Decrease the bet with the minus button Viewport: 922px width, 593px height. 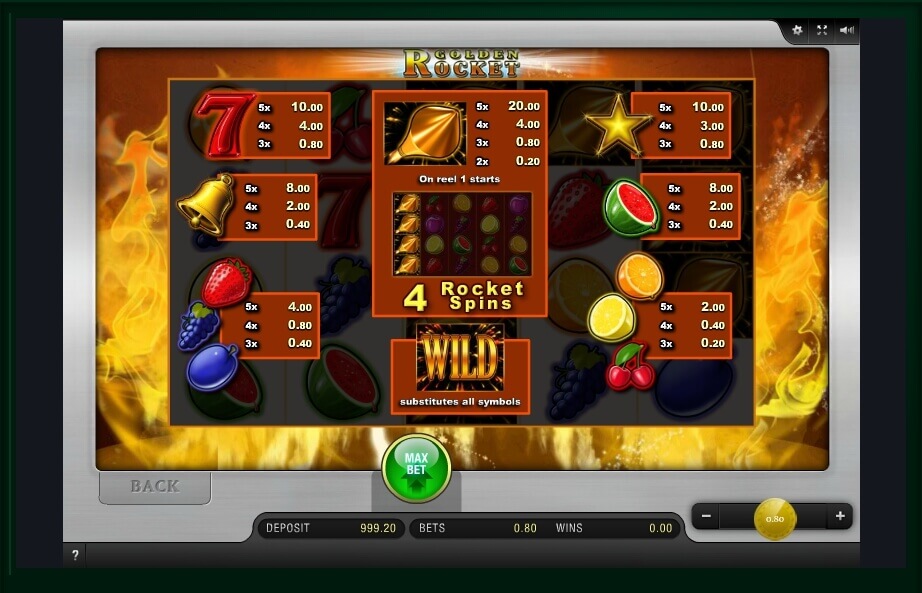[x=706, y=517]
